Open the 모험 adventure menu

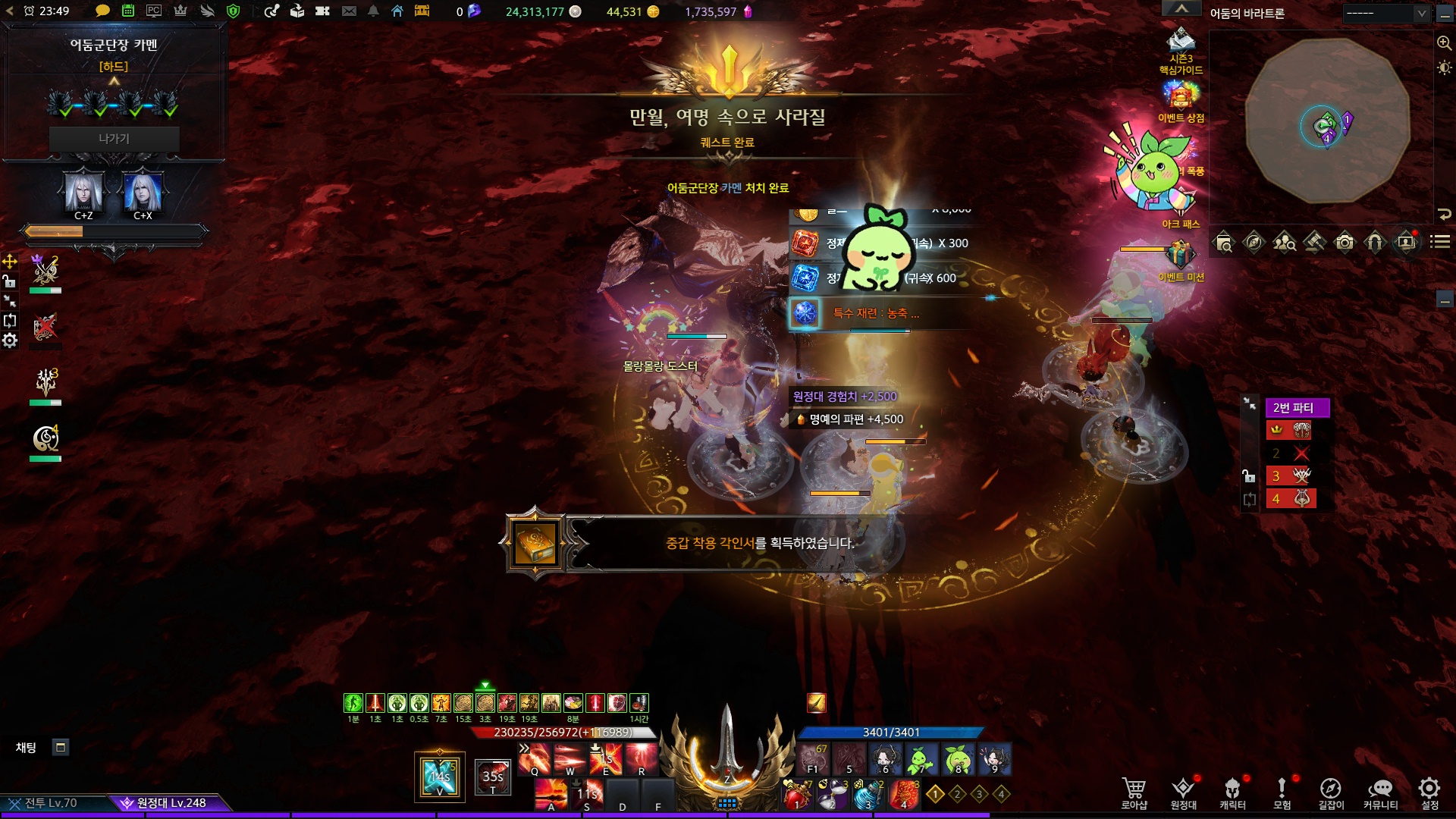click(x=1282, y=792)
